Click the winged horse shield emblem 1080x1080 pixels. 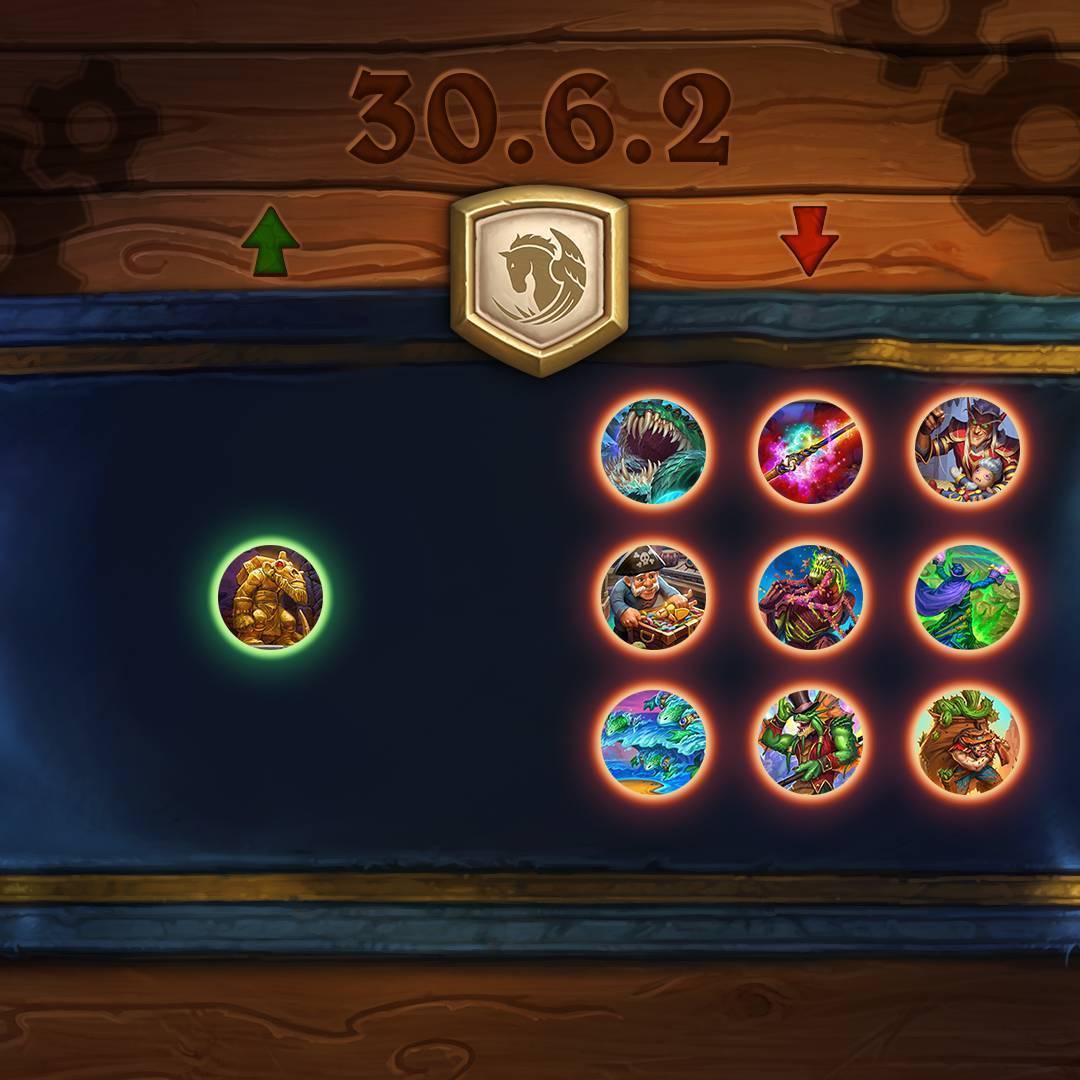pyautogui.click(x=539, y=281)
